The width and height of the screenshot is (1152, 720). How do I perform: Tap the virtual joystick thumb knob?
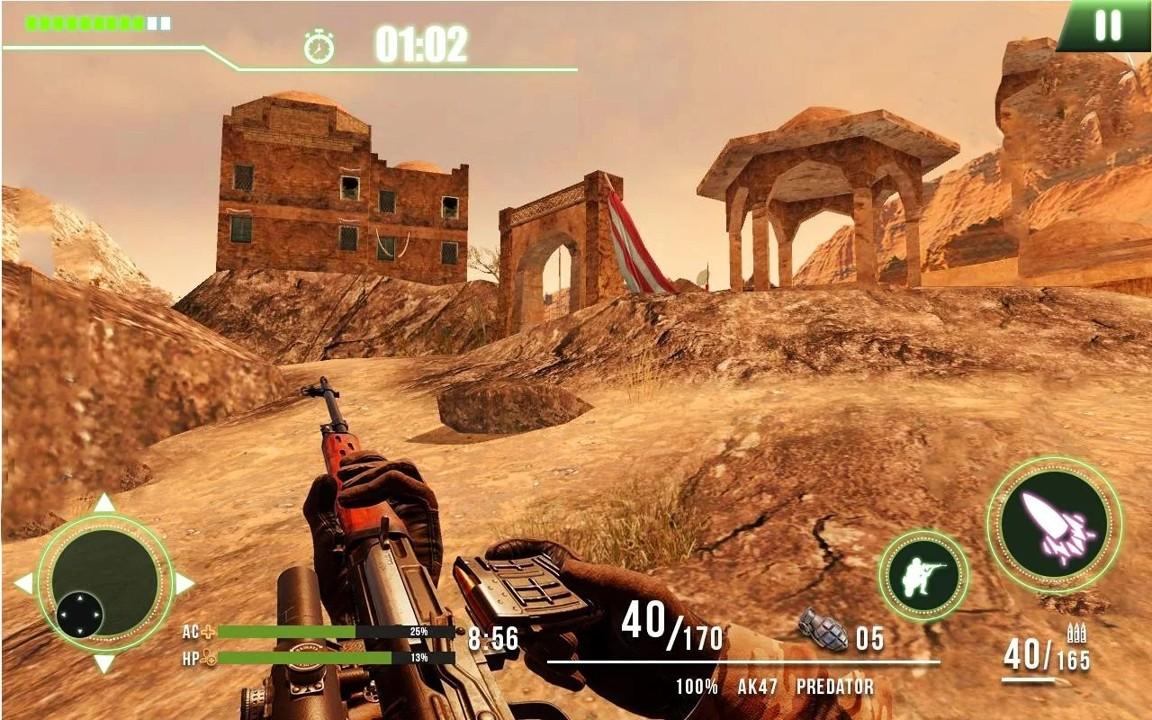[80, 614]
